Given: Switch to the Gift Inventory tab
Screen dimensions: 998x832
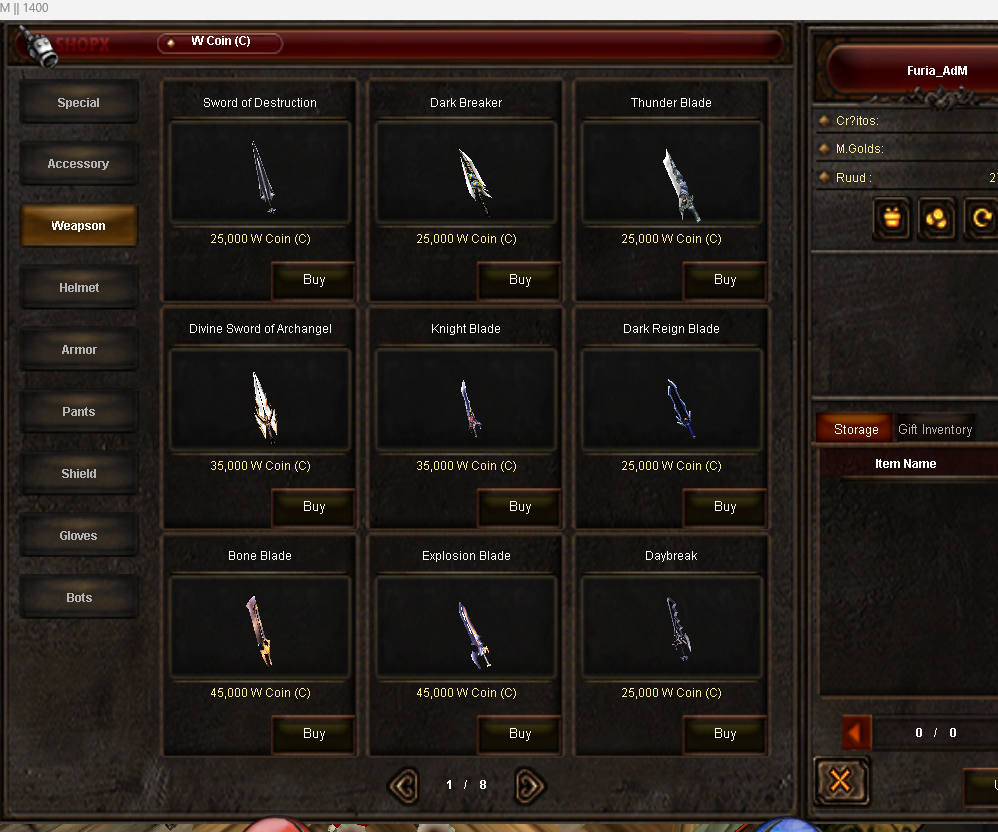Looking at the screenshot, I should pyautogui.click(x=935, y=430).
